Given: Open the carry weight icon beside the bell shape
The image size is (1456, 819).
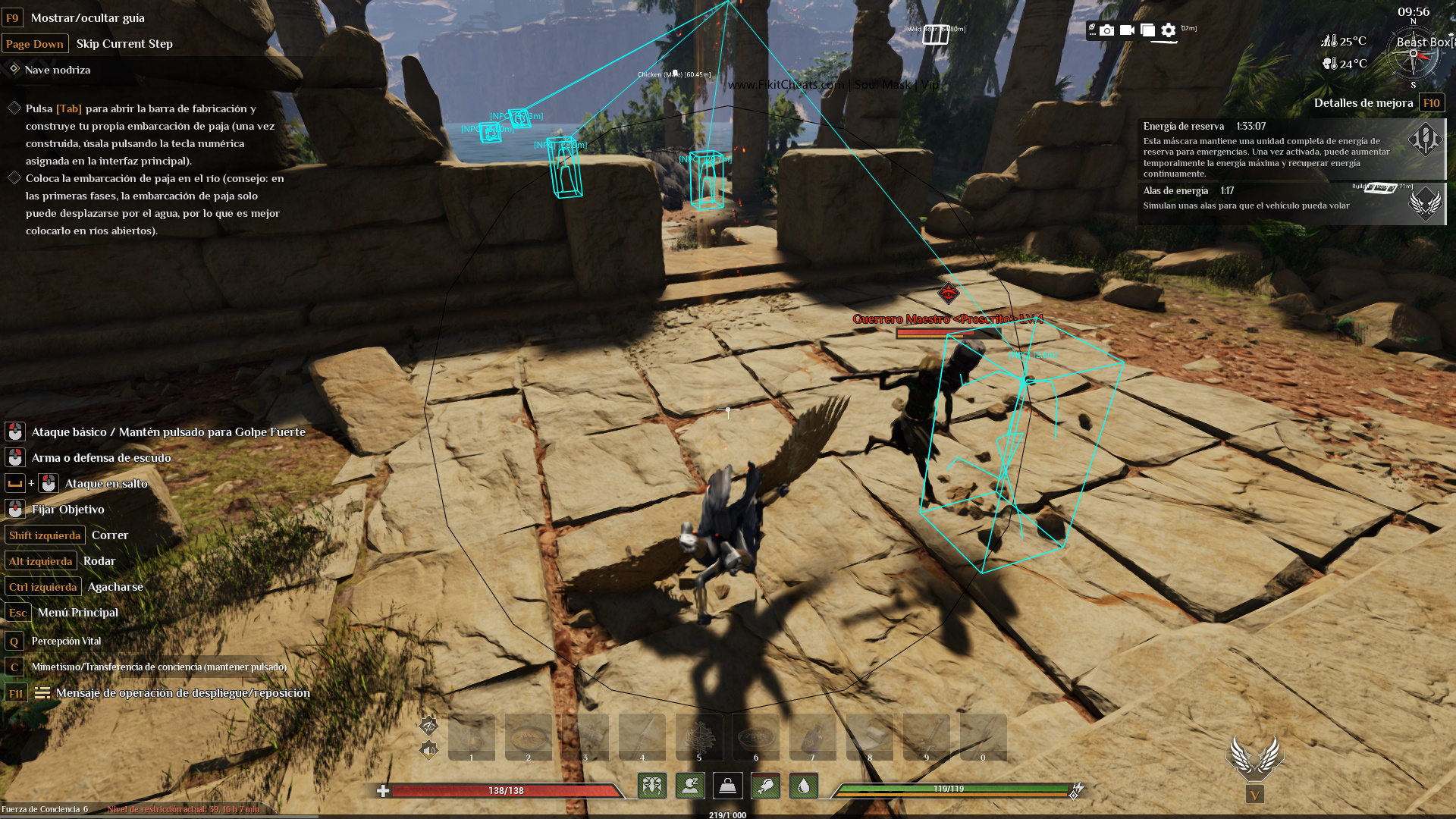Looking at the screenshot, I should [x=728, y=786].
